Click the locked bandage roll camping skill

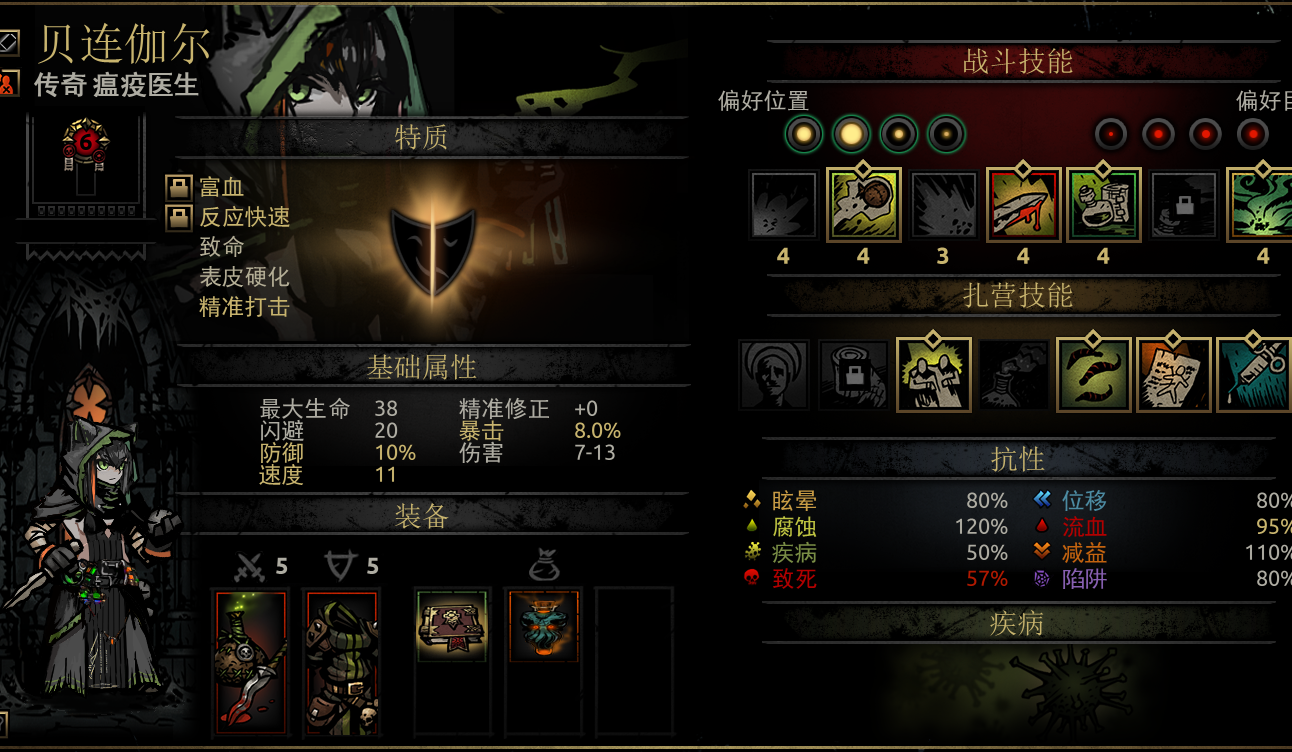pyautogui.click(x=853, y=374)
